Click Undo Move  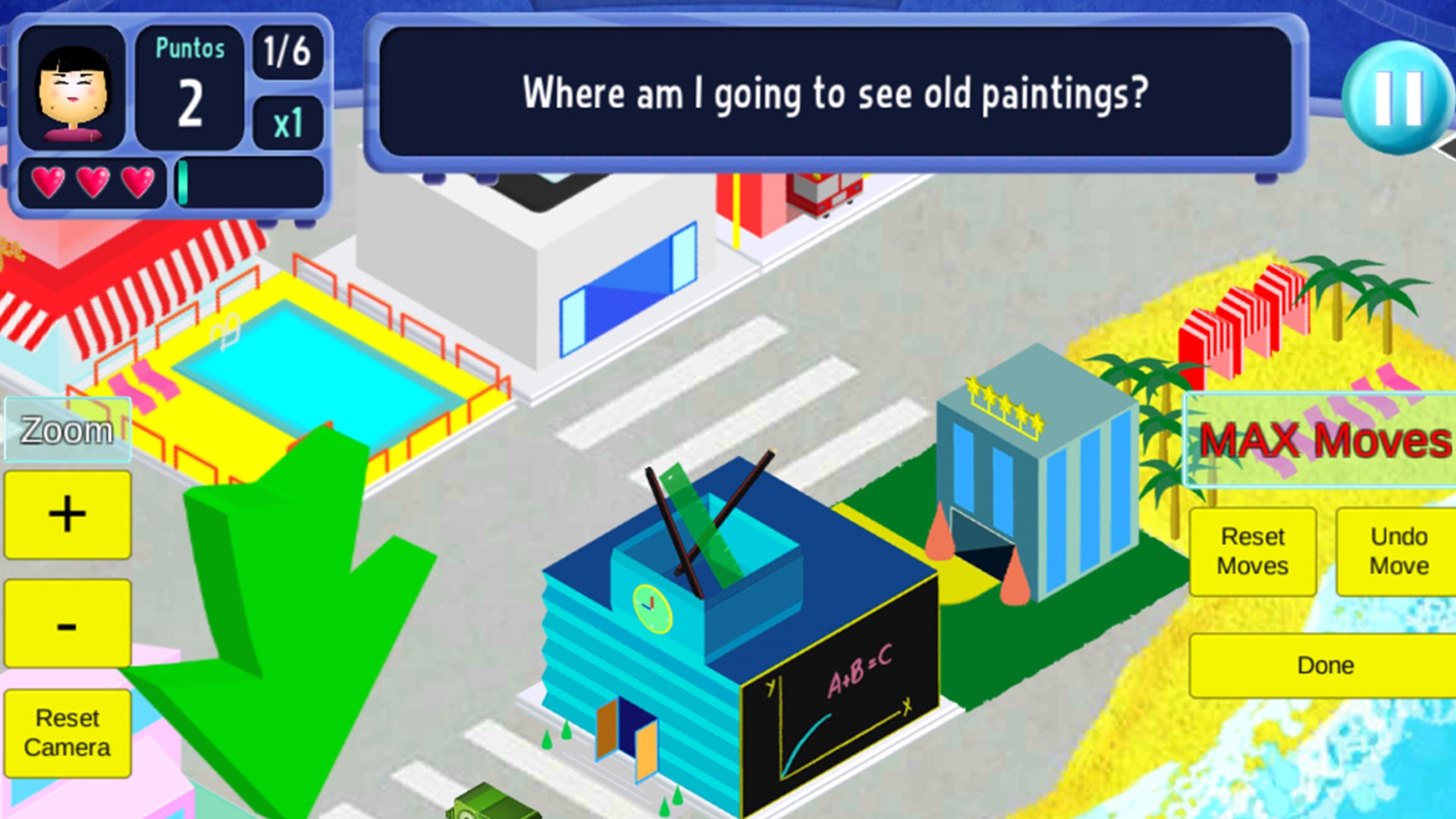pos(1398,551)
